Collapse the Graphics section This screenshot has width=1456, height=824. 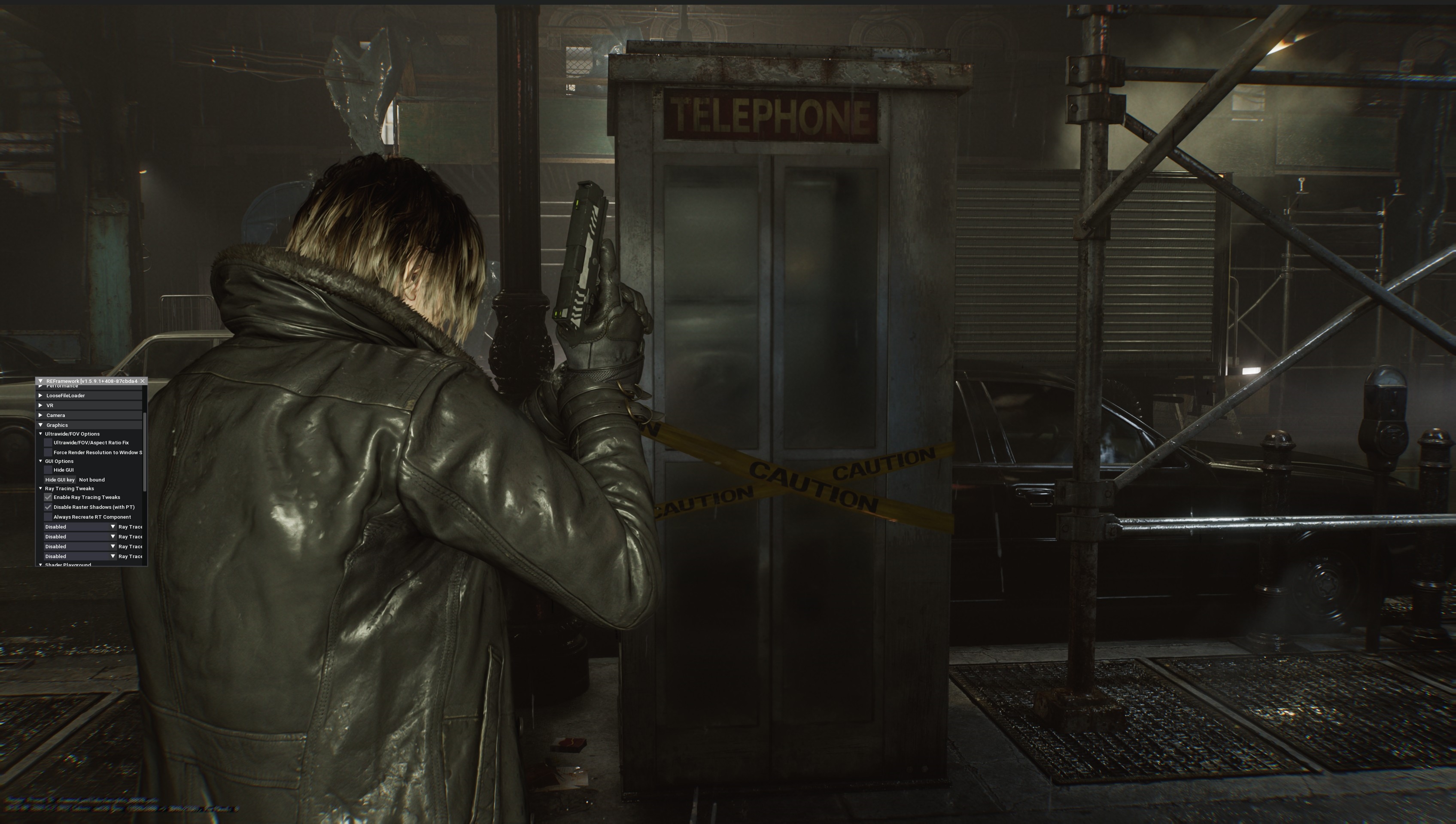41,425
